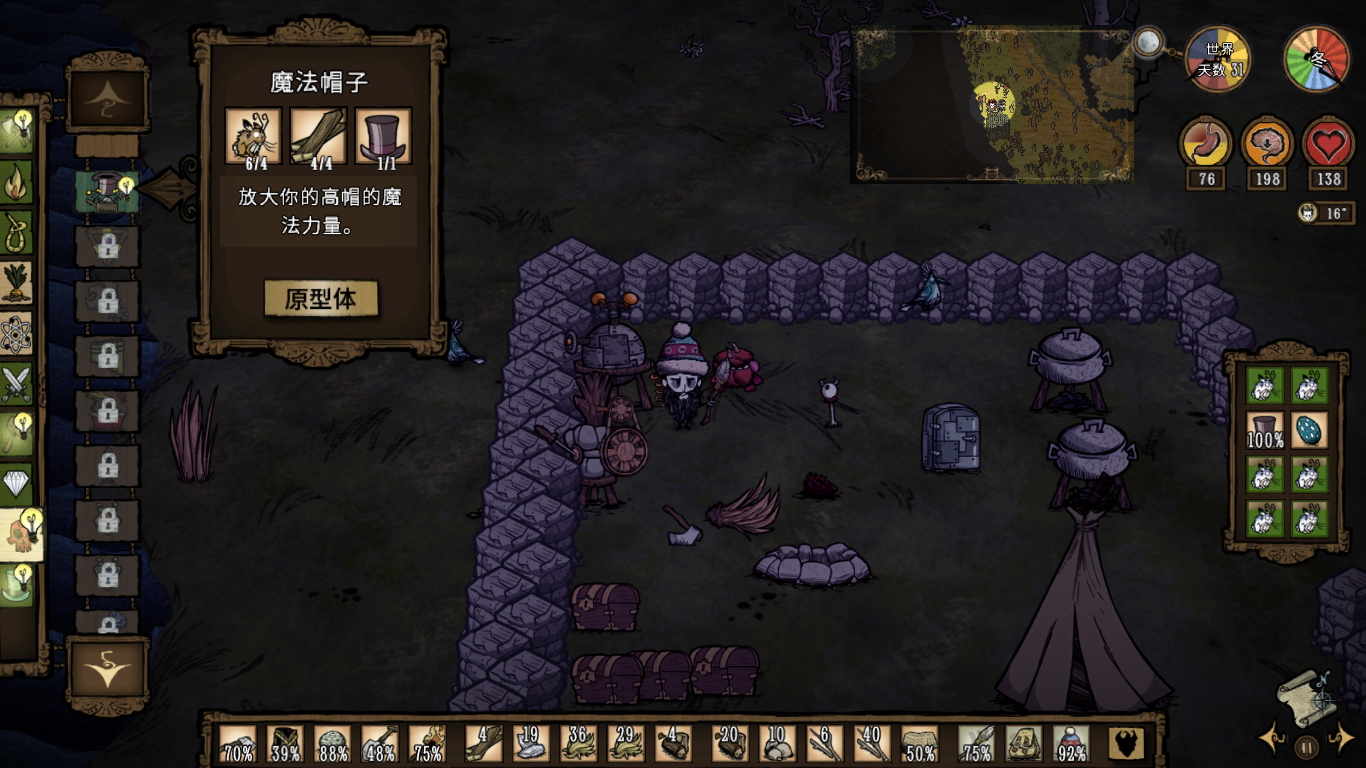Switch to the crossed swords fight tab

tap(17, 383)
